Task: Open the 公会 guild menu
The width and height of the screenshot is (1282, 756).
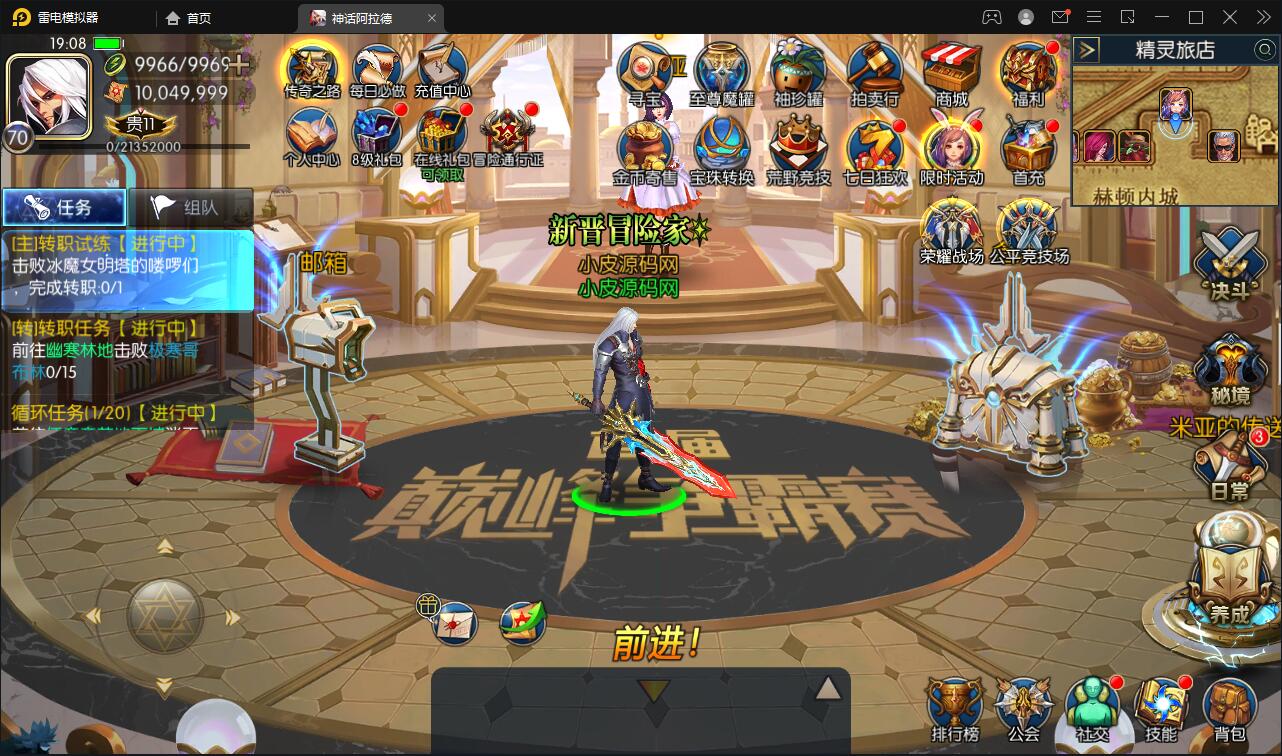Action: click(x=1023, y=708)
